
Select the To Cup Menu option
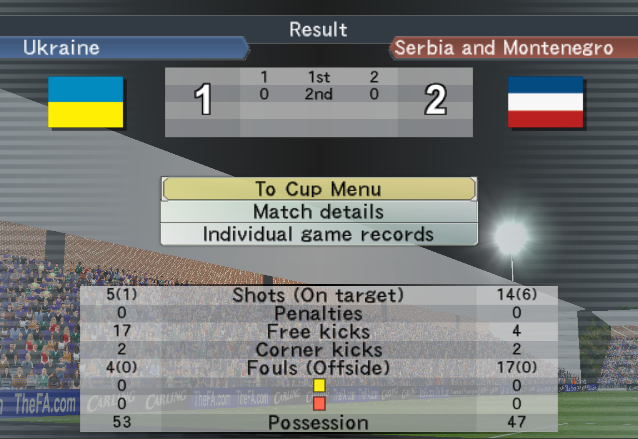point(318,189)
